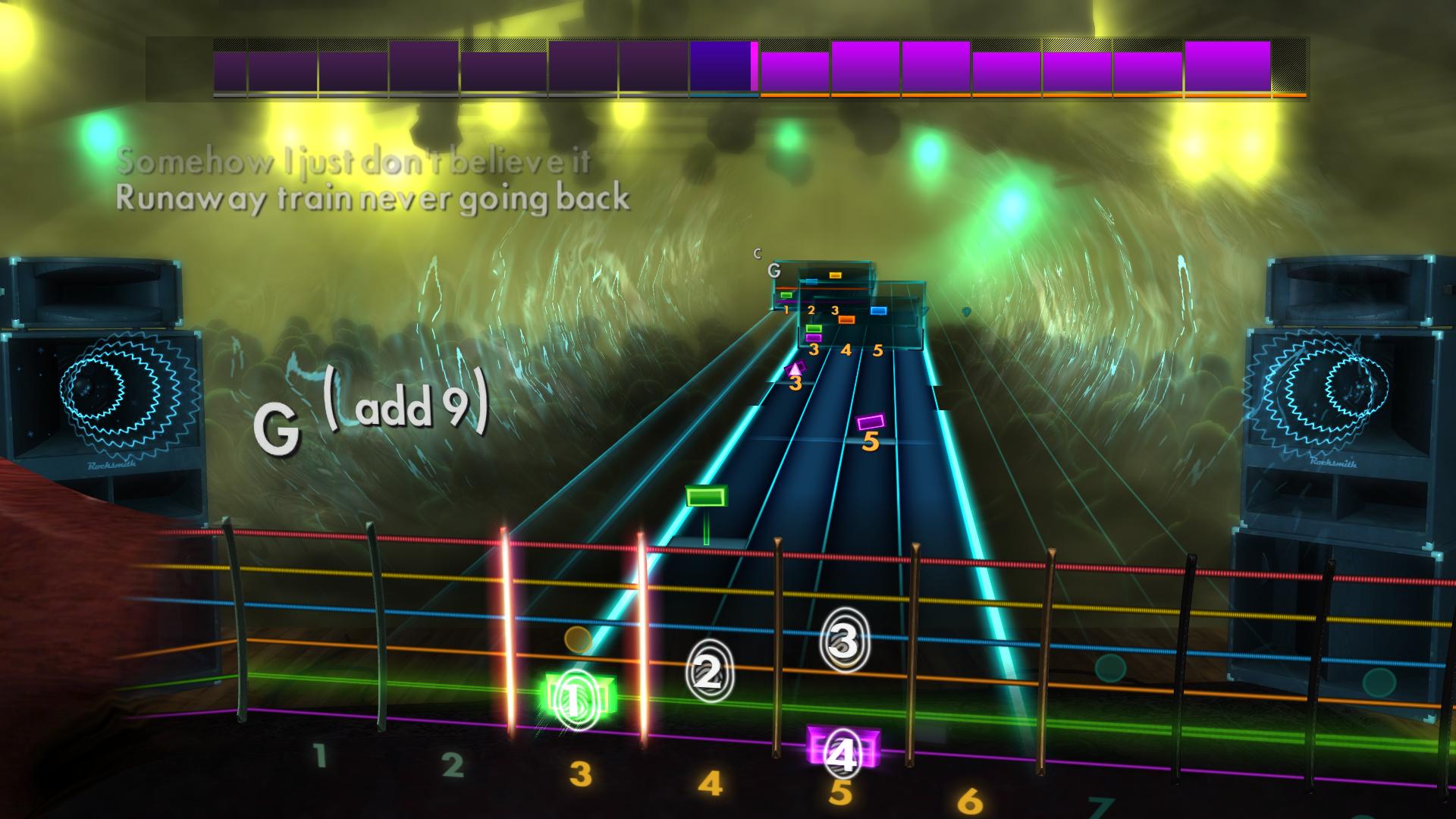Click the current playback position marker in the timeline
Viewport: 1456px width, 819px height.
(753, 68)
